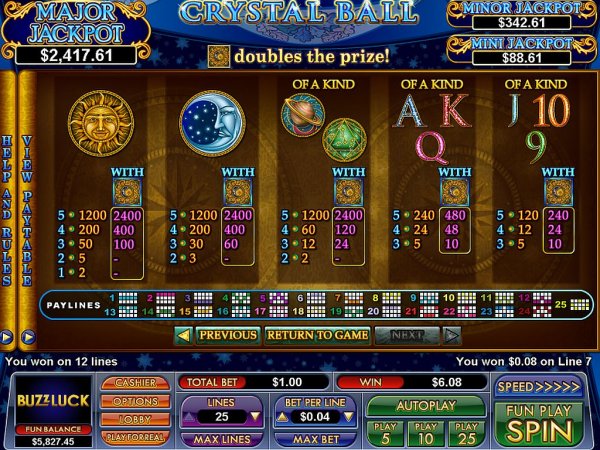The image size is (600, 450).
Task: Choose Max Bet
Action: 314,438
